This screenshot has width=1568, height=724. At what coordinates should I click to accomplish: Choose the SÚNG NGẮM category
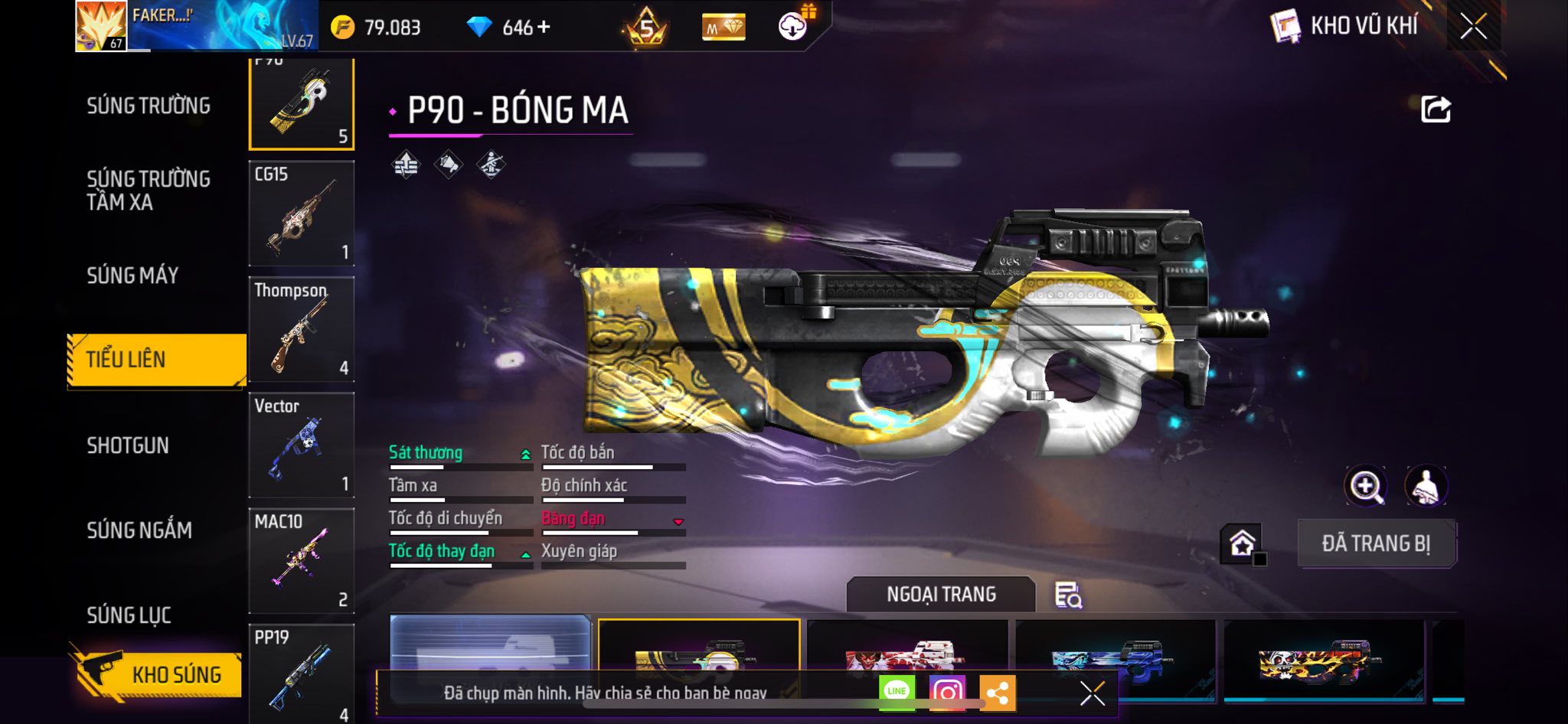139,530
